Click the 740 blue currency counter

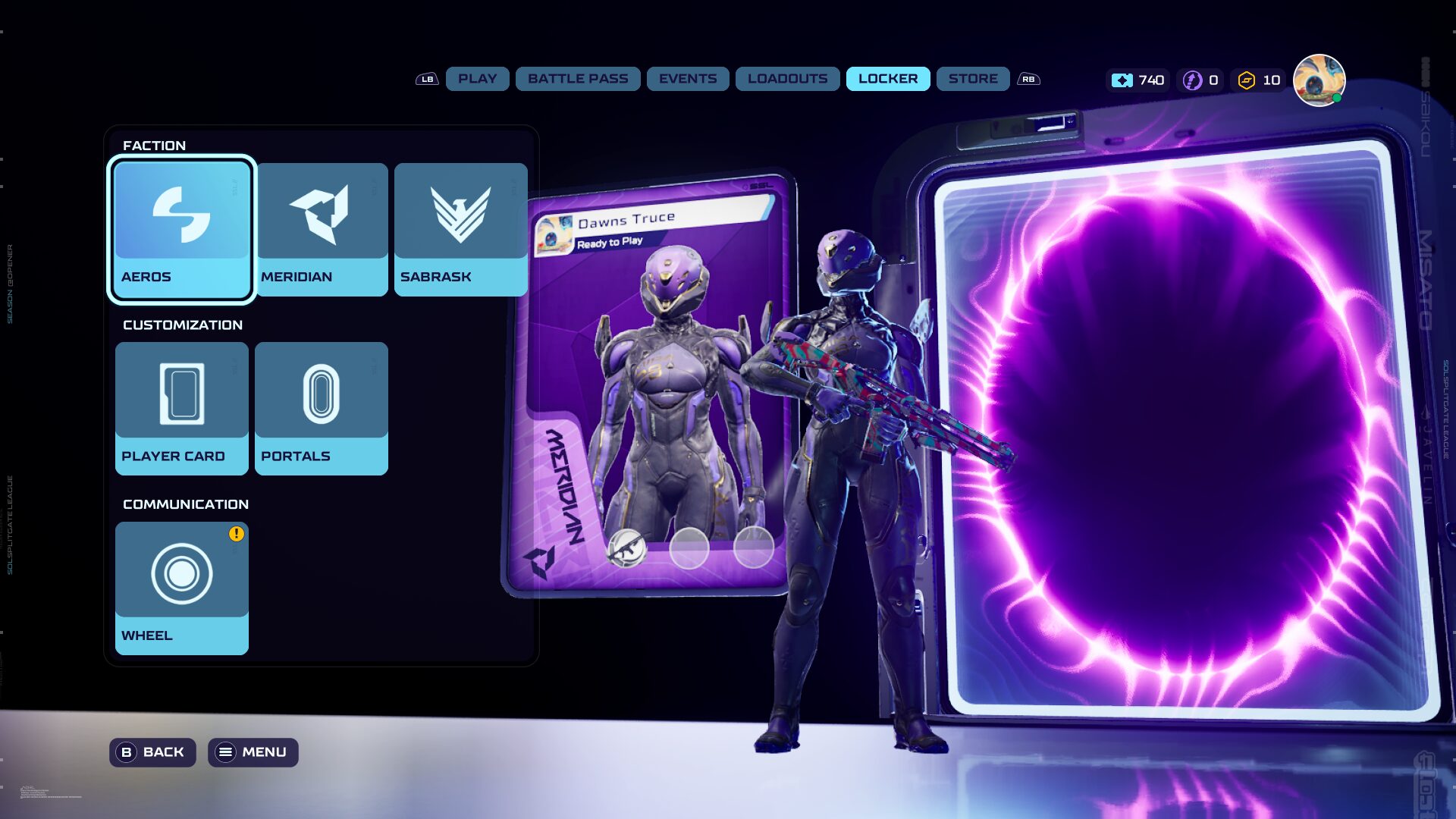coord(1137,80)
